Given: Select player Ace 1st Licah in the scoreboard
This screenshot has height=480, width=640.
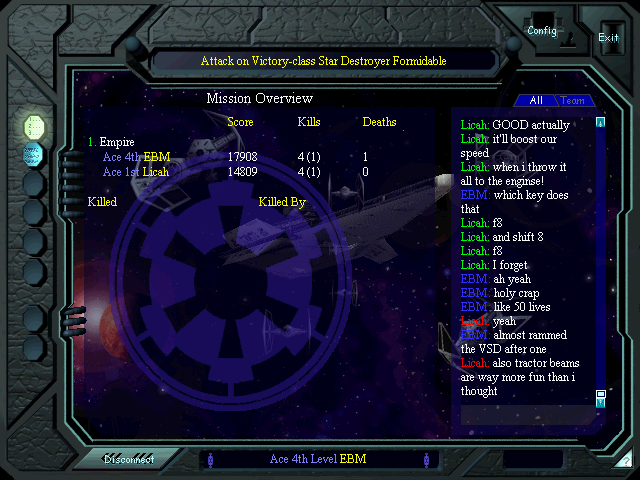Looking at the screenshot, I should point(136,172).
